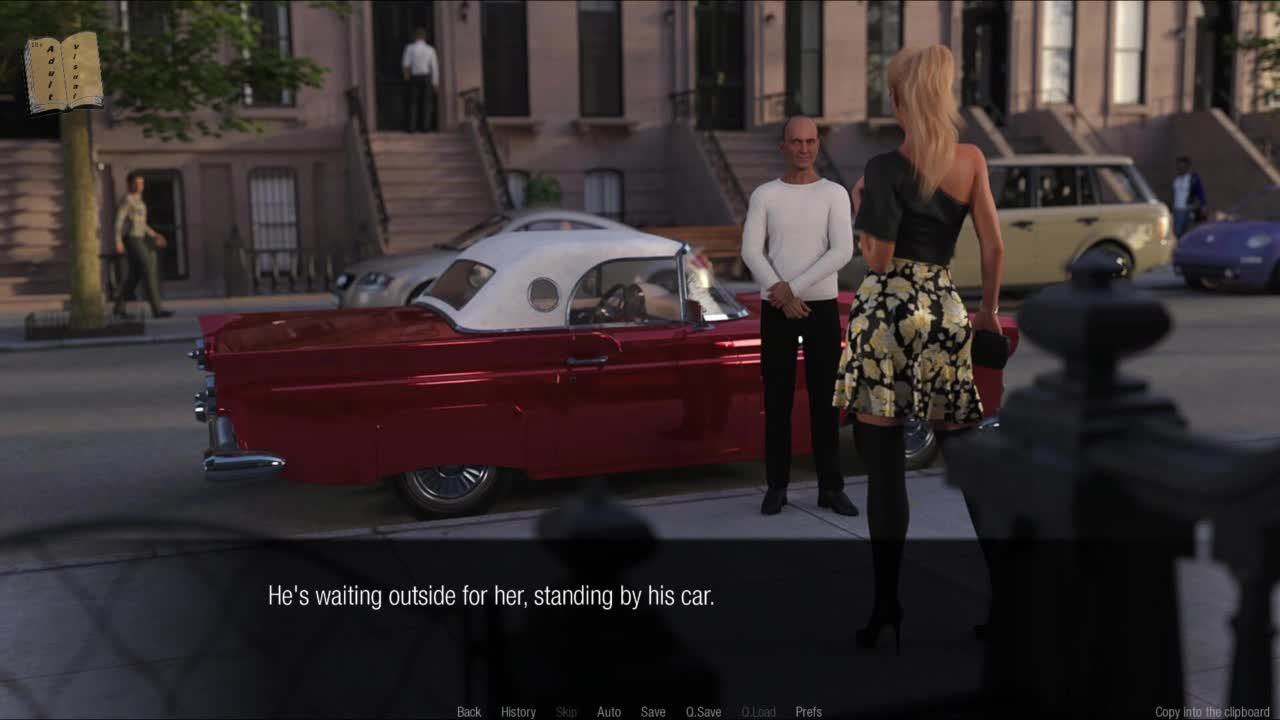This screenshot has height=720, width=1280.
Task: Open the Save game menu
Action: [x=653, y=712]
